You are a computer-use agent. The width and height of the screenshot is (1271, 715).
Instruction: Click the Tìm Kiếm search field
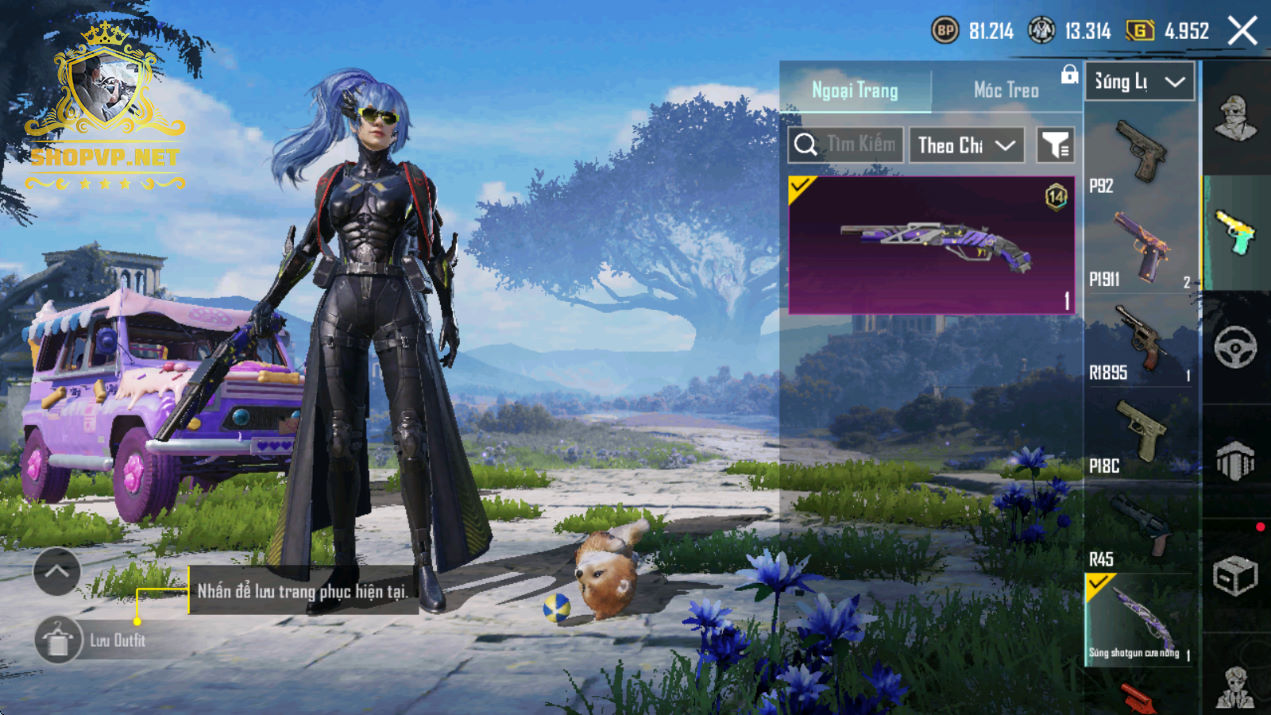pyautogui.click(x=846, y=145)
